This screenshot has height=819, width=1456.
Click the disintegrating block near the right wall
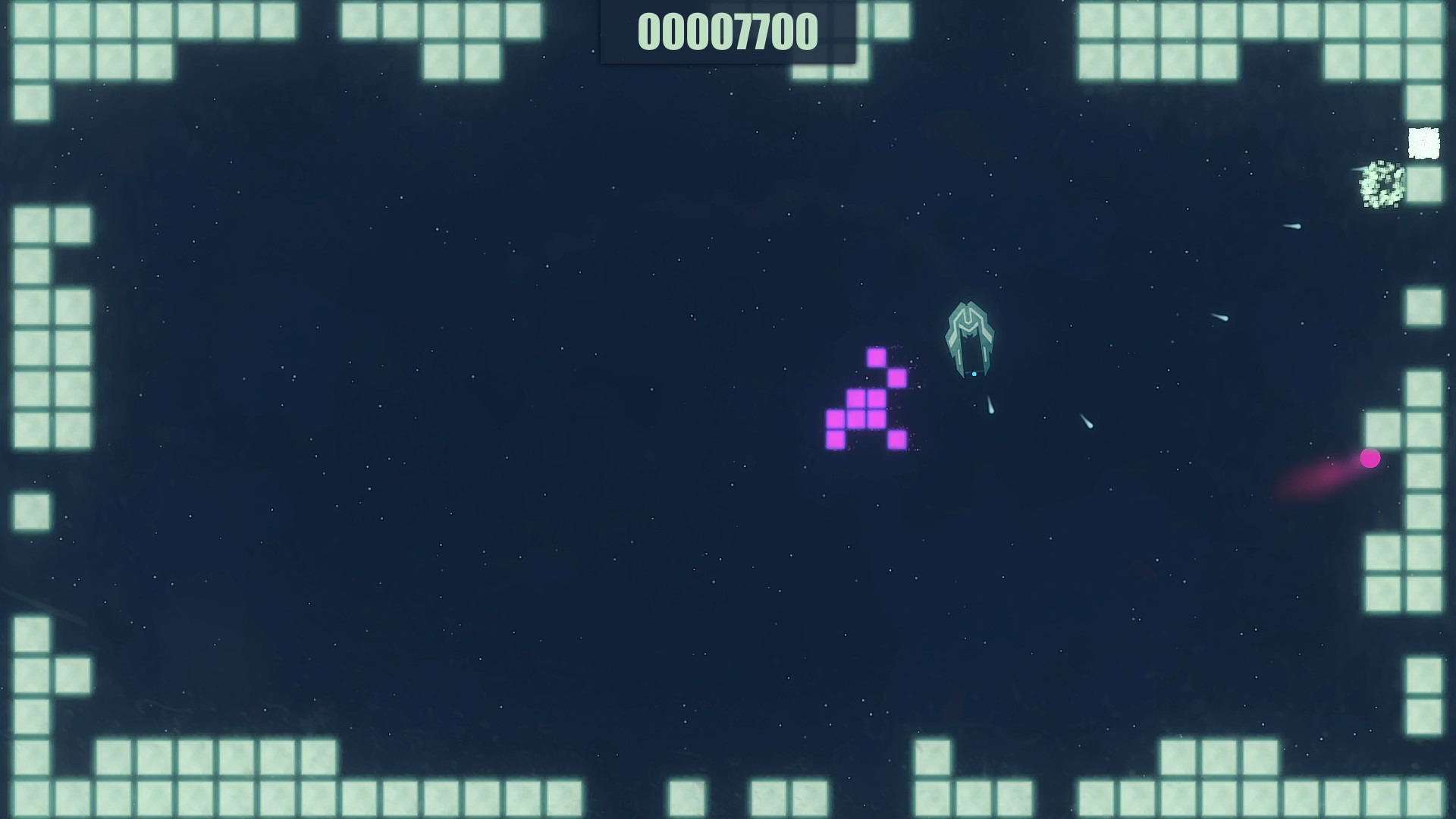click(x=1384, y=186)
